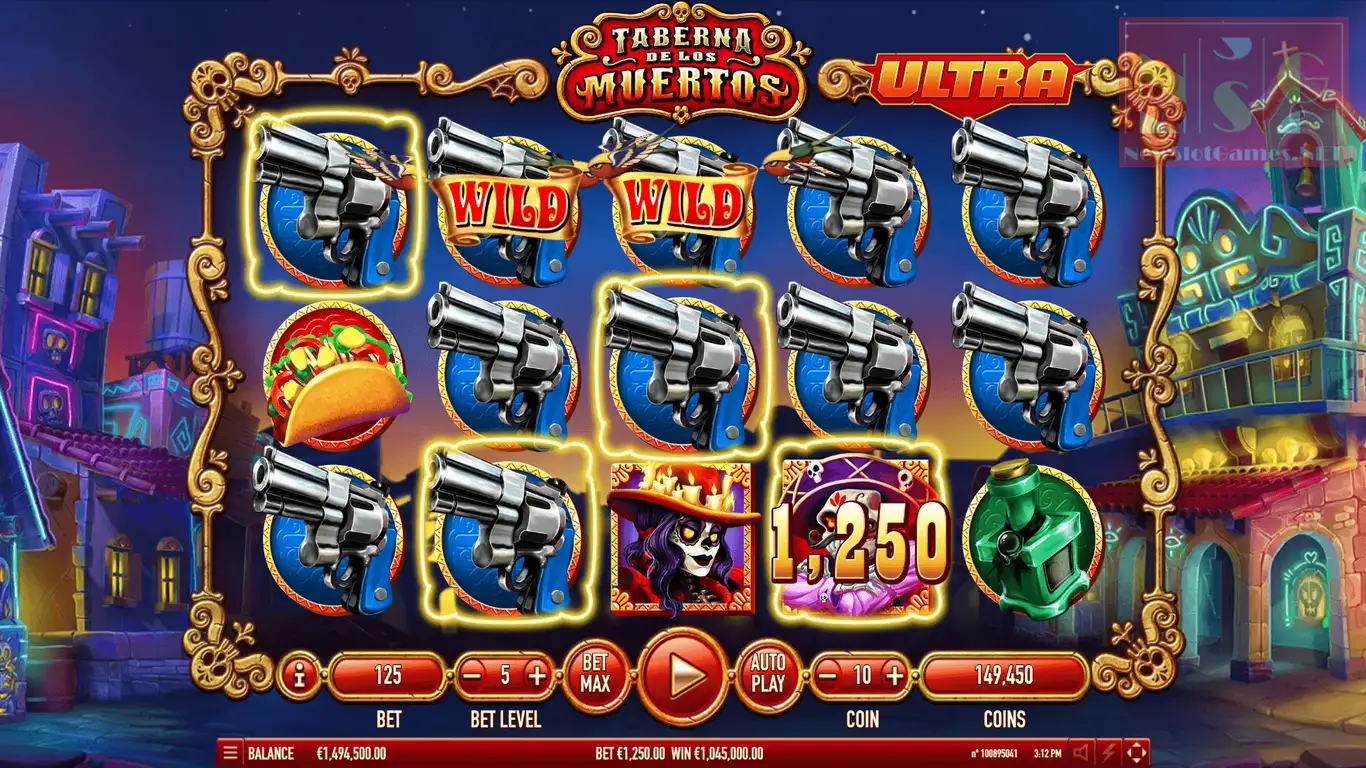Increase the bet level
This screenshot has height=768, width=1366.
point(537,676)
